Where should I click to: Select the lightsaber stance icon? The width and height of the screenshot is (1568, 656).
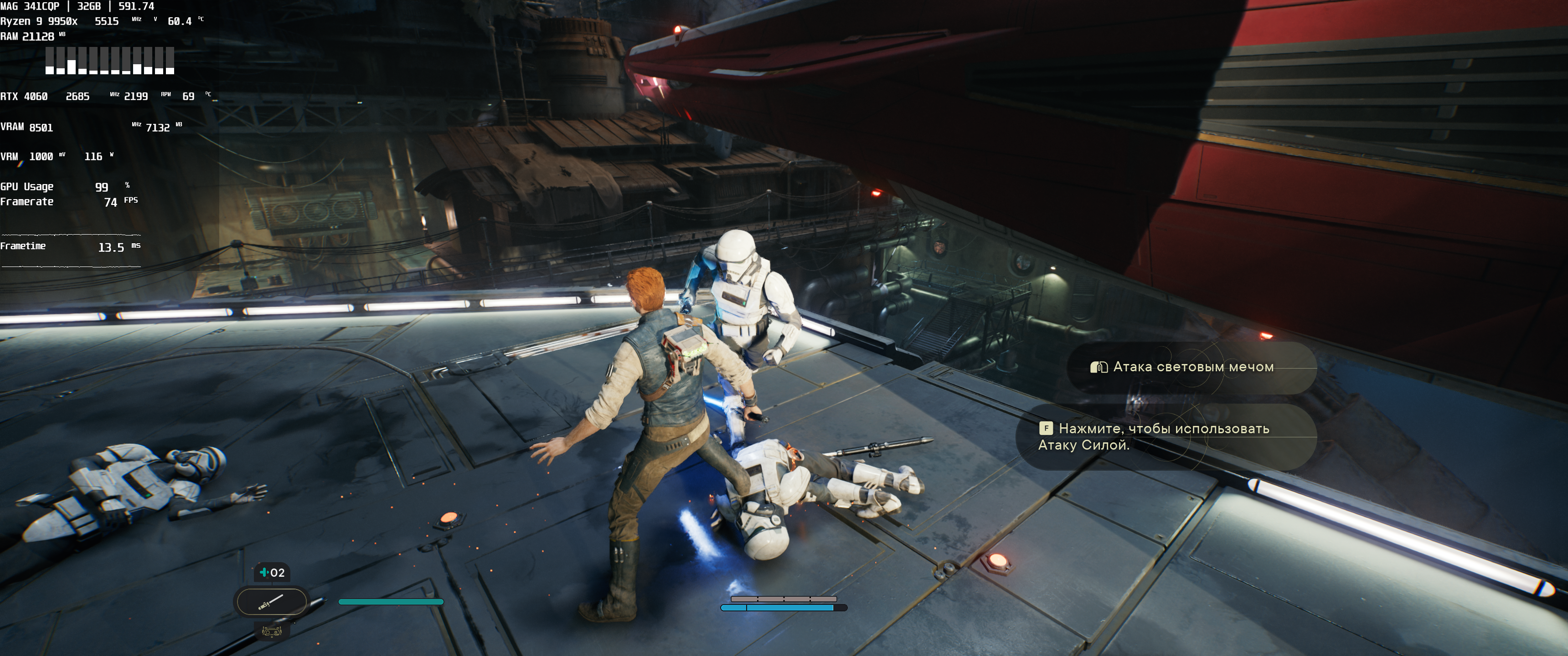click(x=271, y=602)
